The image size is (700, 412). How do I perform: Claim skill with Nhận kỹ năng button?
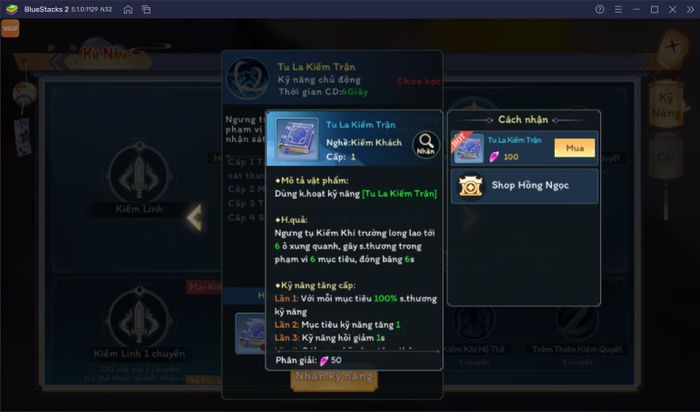point(333,376)
